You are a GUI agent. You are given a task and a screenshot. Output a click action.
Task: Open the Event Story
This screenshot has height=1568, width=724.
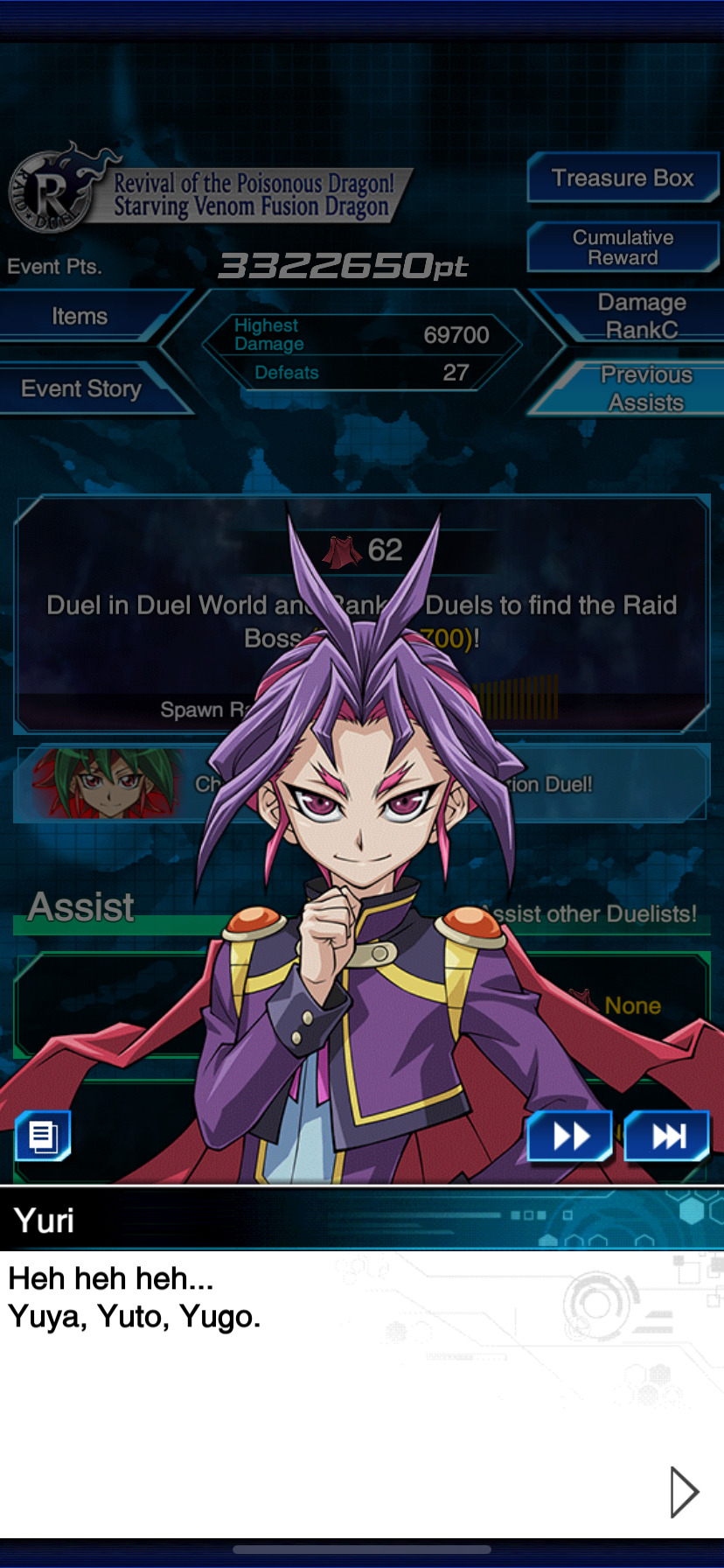point(81,388)
